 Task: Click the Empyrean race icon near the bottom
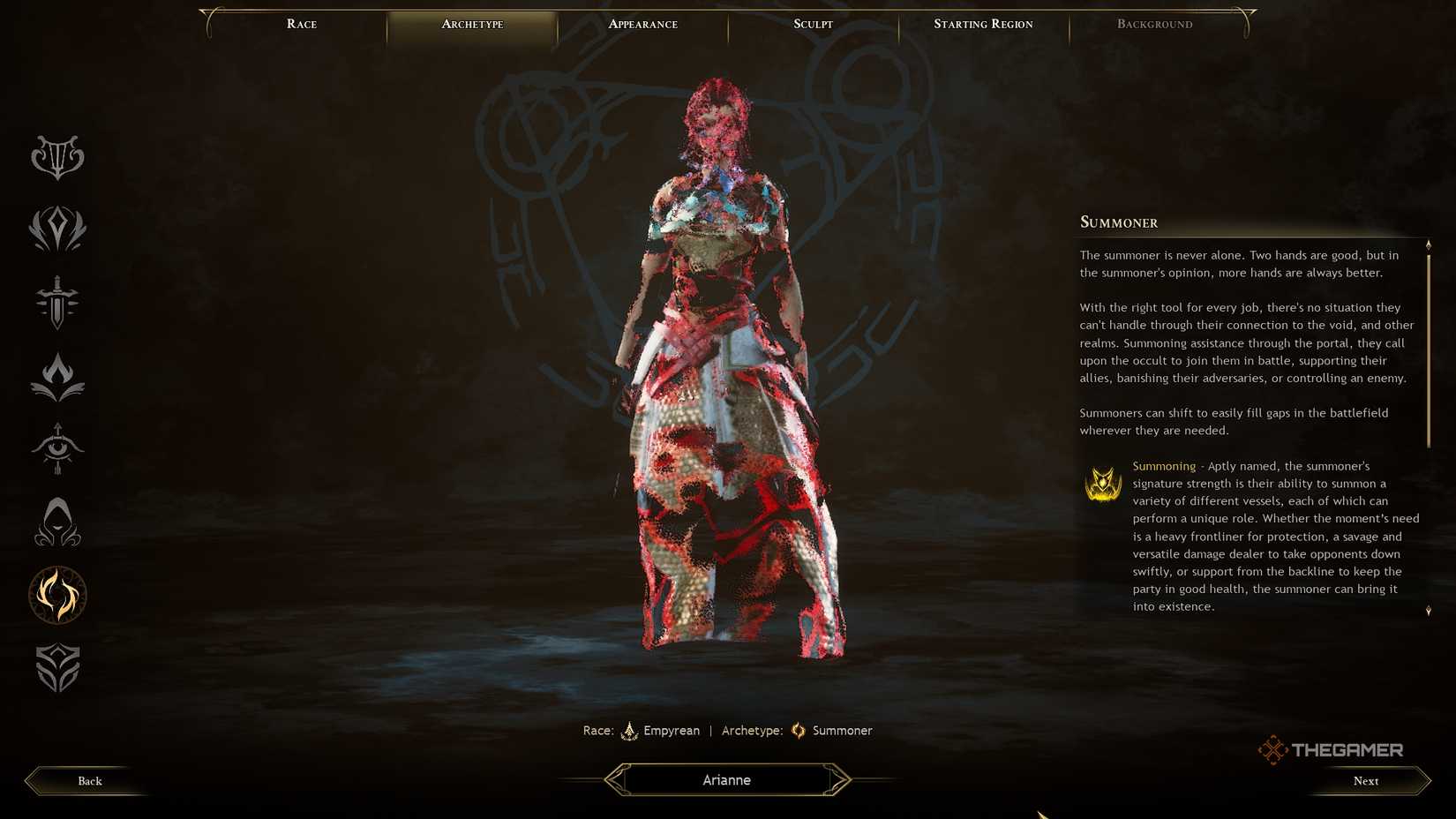pyautogui.click(x=629, y=731)
